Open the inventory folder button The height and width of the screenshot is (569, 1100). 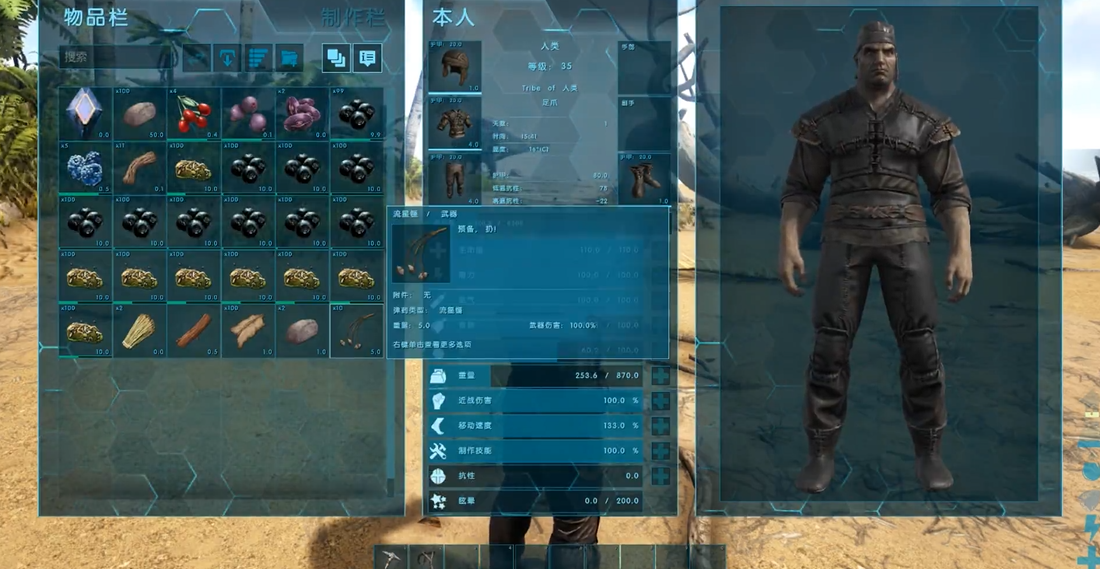290,58
